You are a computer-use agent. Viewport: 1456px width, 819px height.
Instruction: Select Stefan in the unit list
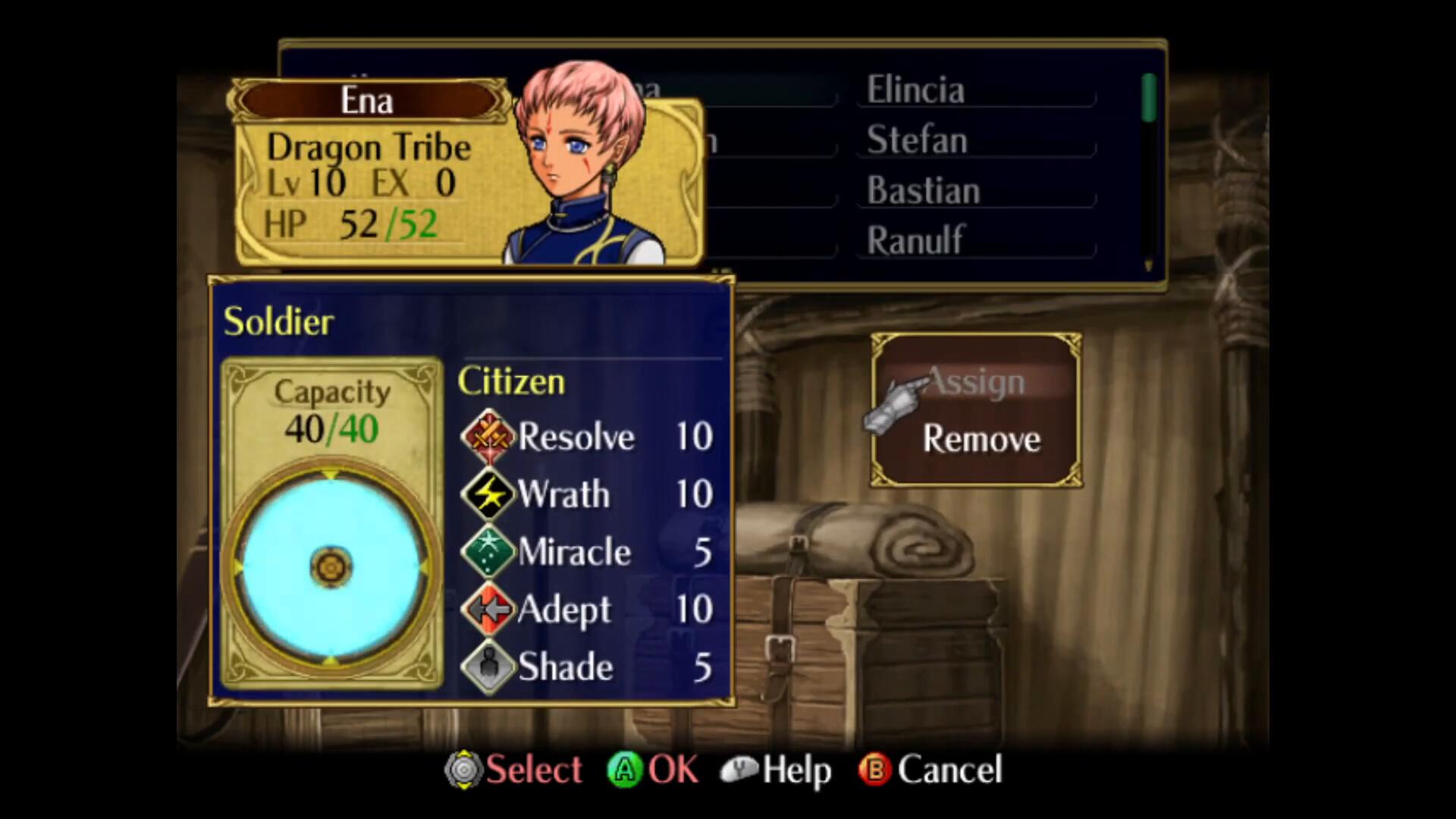917,140
